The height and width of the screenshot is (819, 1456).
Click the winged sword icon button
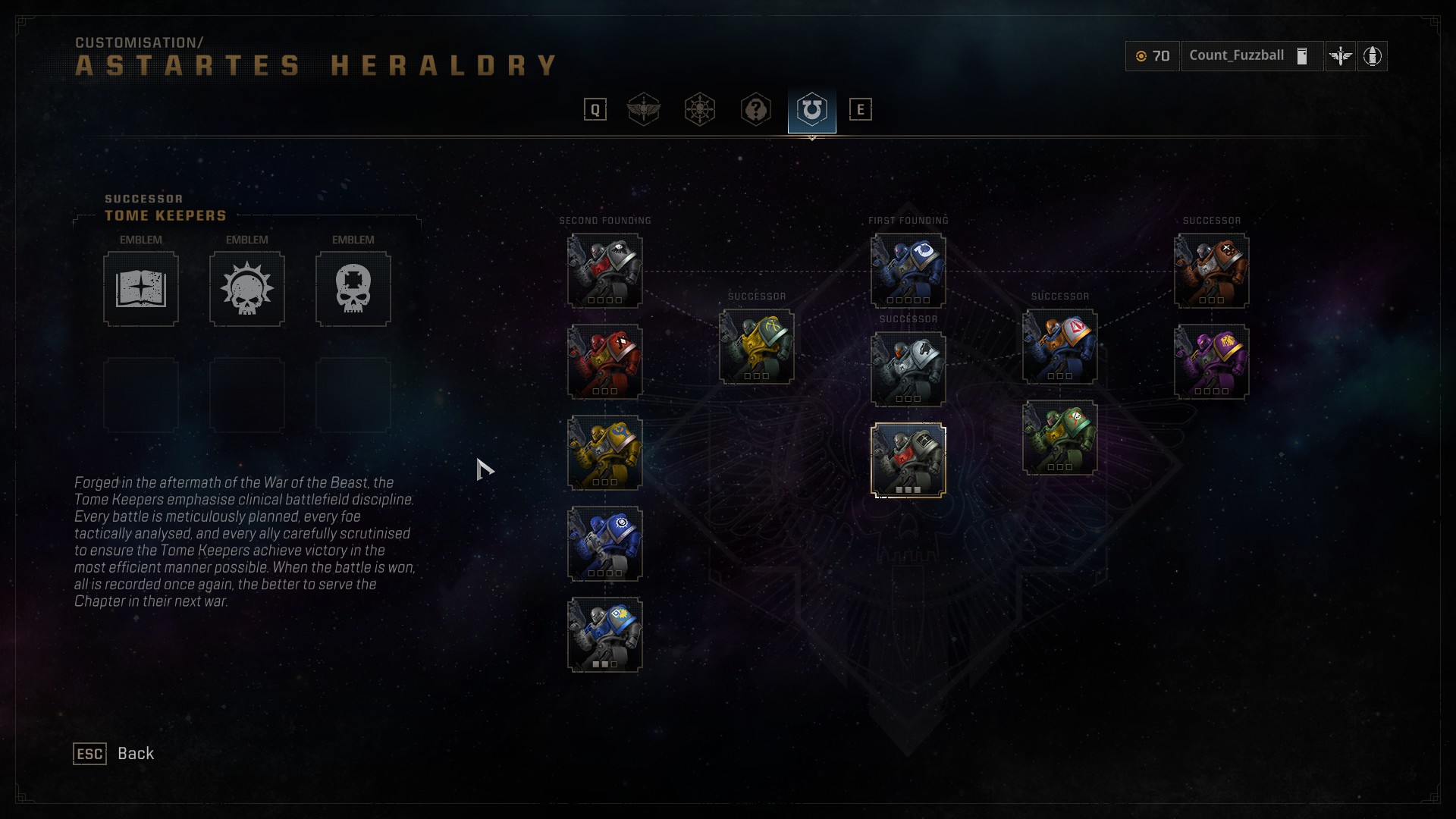(1341, 56)
